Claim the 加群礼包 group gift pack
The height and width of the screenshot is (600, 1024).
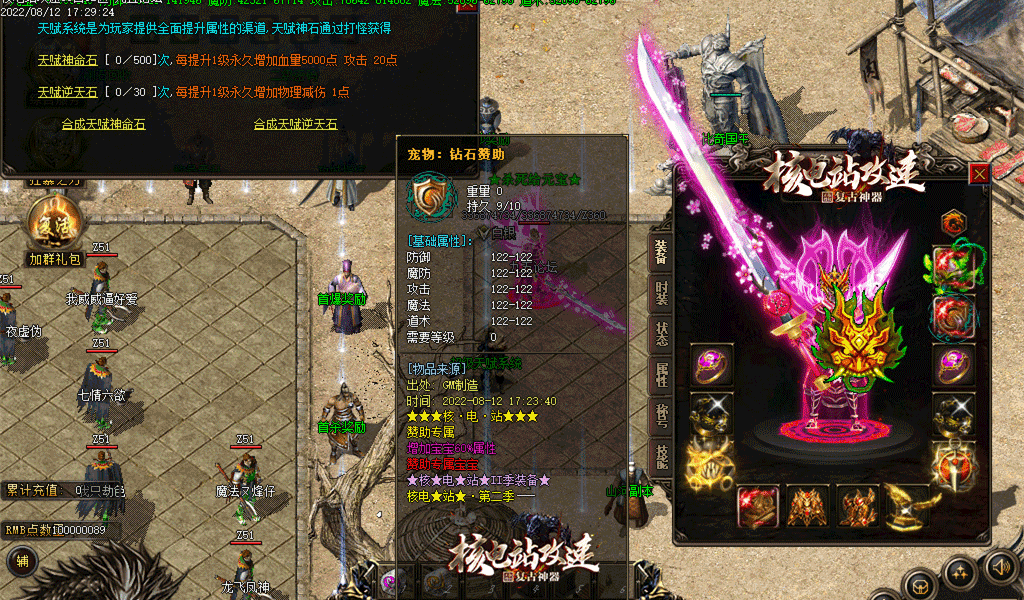click(x=55, y=232)
